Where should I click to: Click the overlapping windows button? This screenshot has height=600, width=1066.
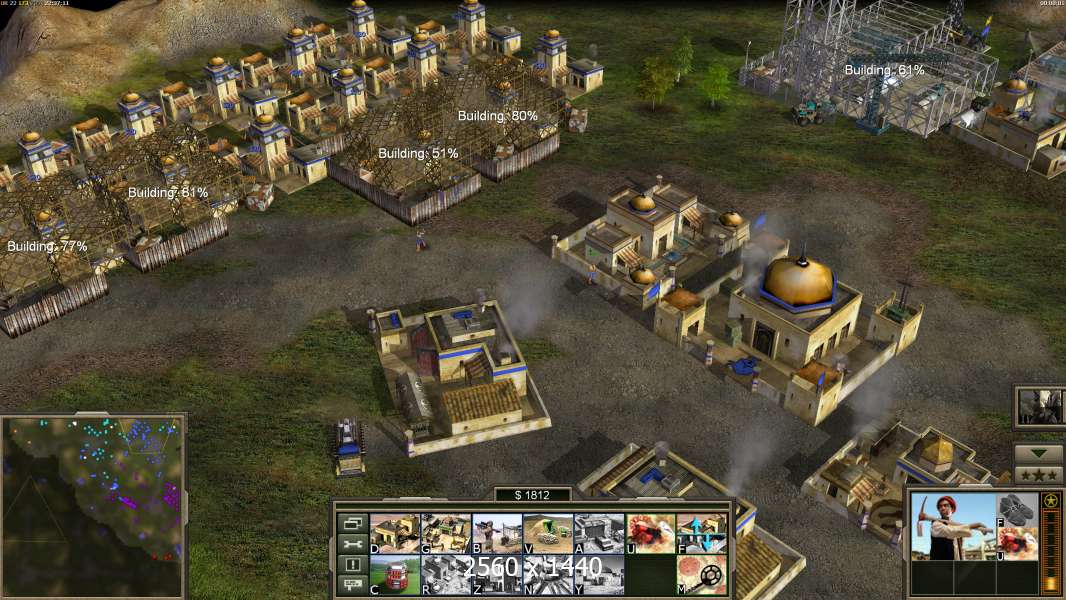(x=352, y=523)
